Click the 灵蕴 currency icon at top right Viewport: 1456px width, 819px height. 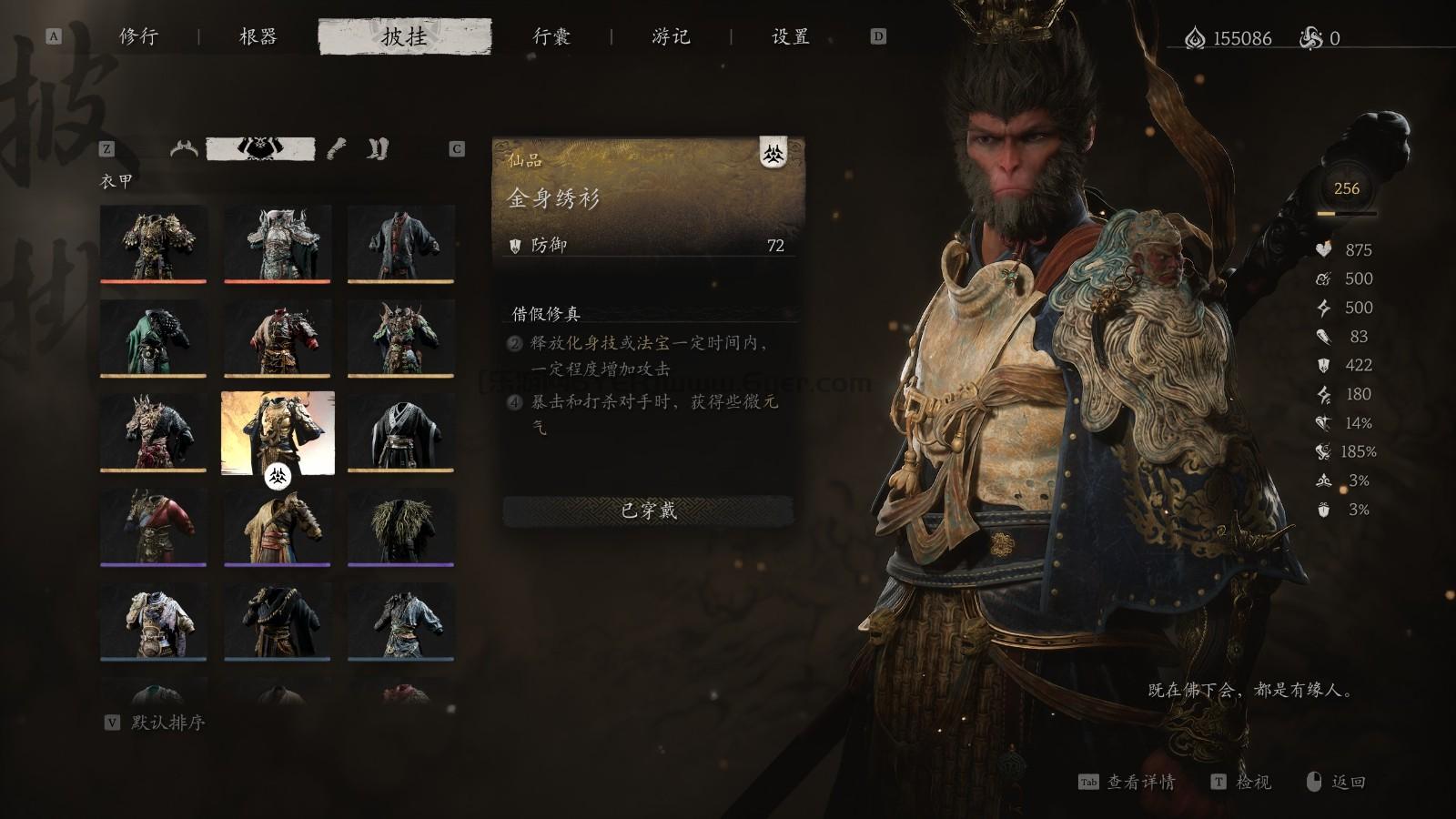(x=1198, y=38)
